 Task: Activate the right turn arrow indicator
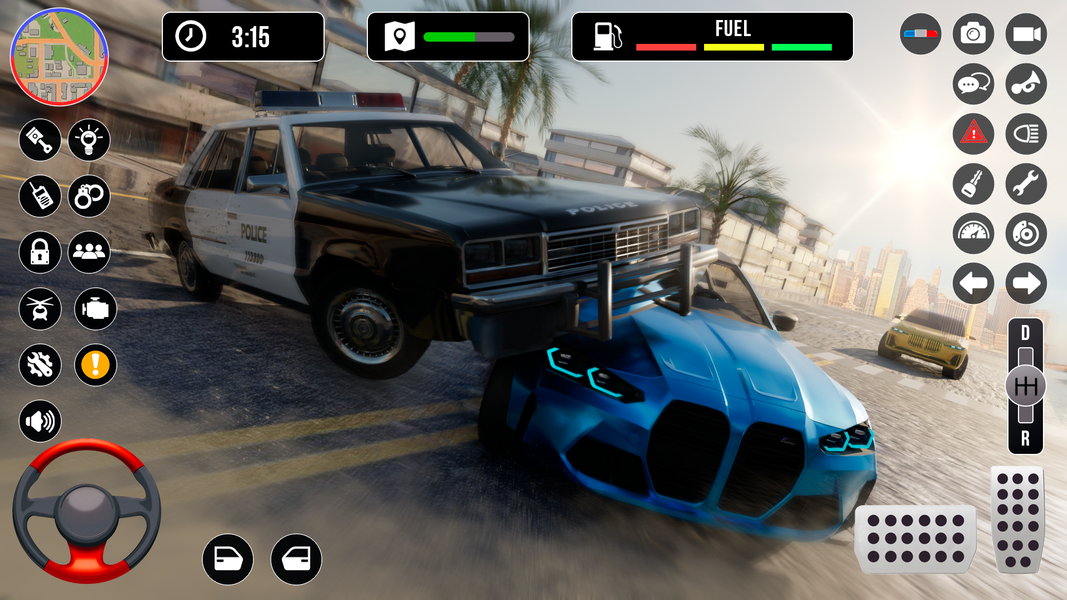[x=1026, y=283]
